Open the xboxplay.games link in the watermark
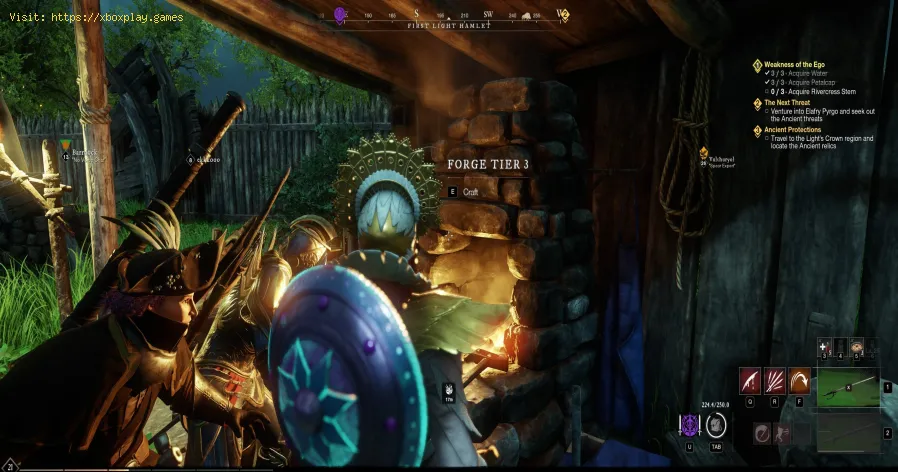The width and height of the screenshot is (898, 472). tap(114, 19)
